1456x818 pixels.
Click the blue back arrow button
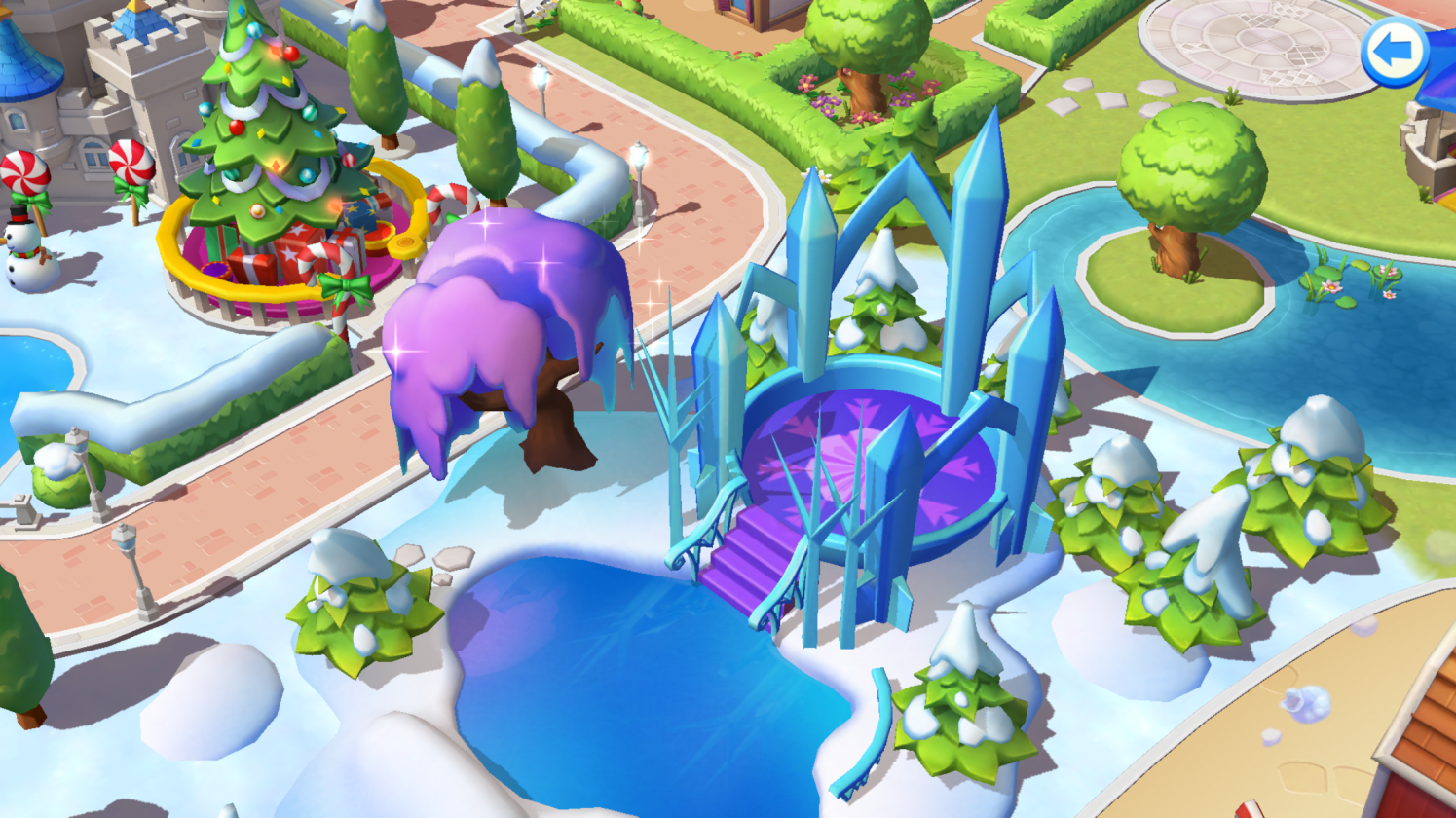1394,51
